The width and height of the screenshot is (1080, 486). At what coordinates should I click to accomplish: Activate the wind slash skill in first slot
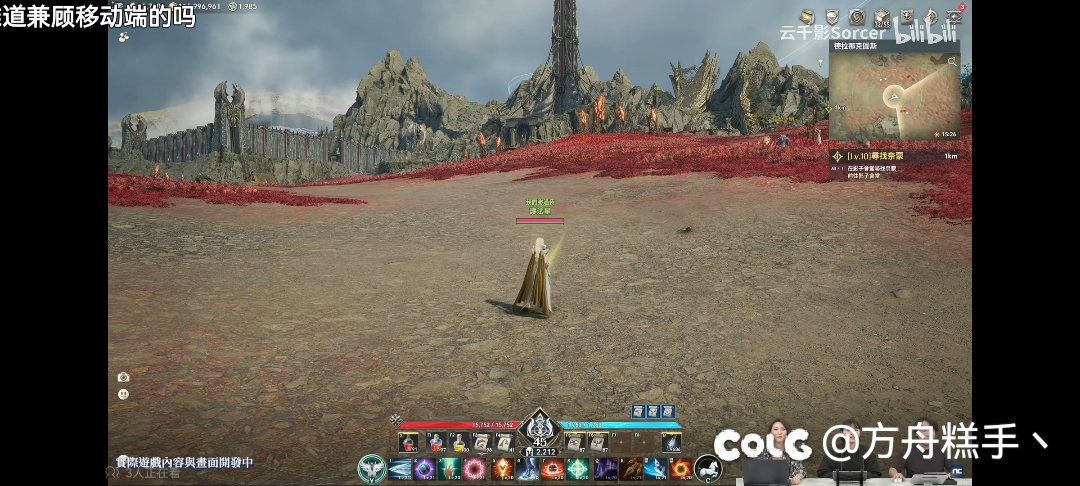[399, 468]
